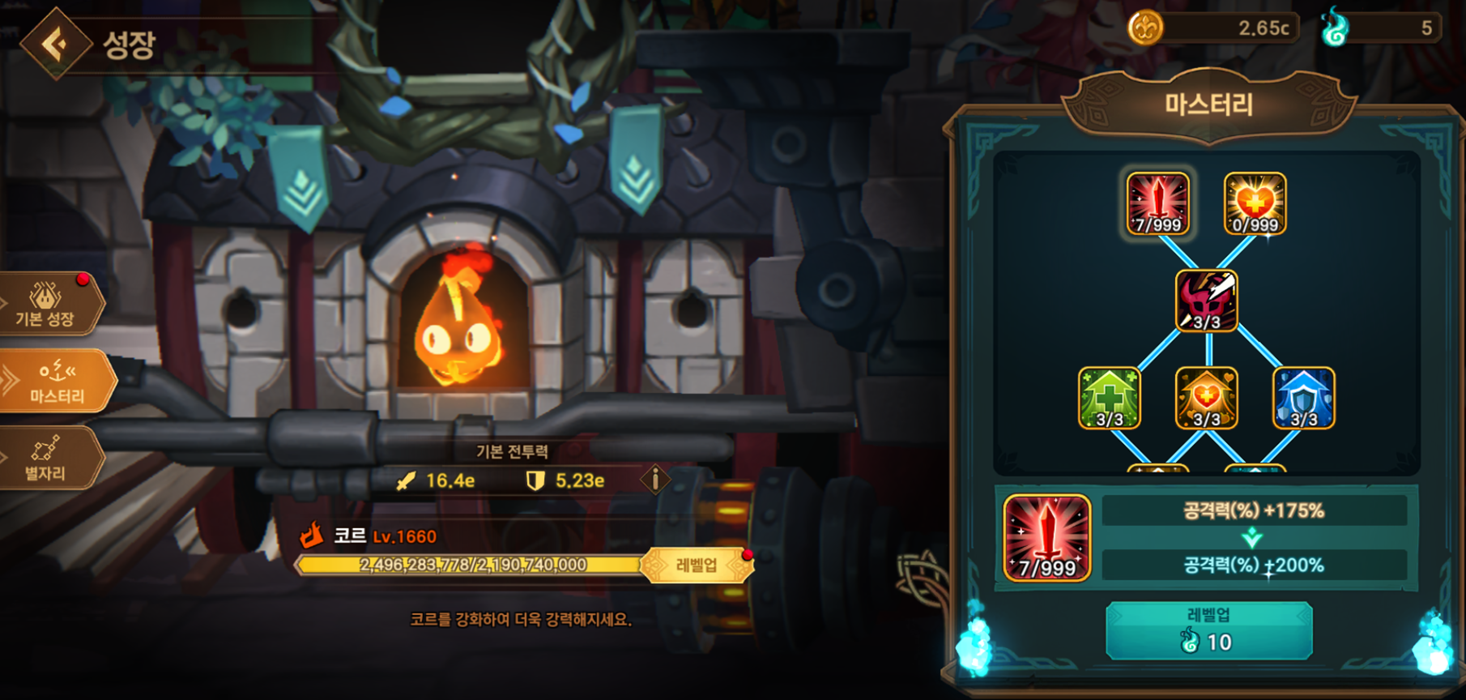Select the red demon mask 3/3 node
1466x700 pixels.
click(x=1206, y=301)
